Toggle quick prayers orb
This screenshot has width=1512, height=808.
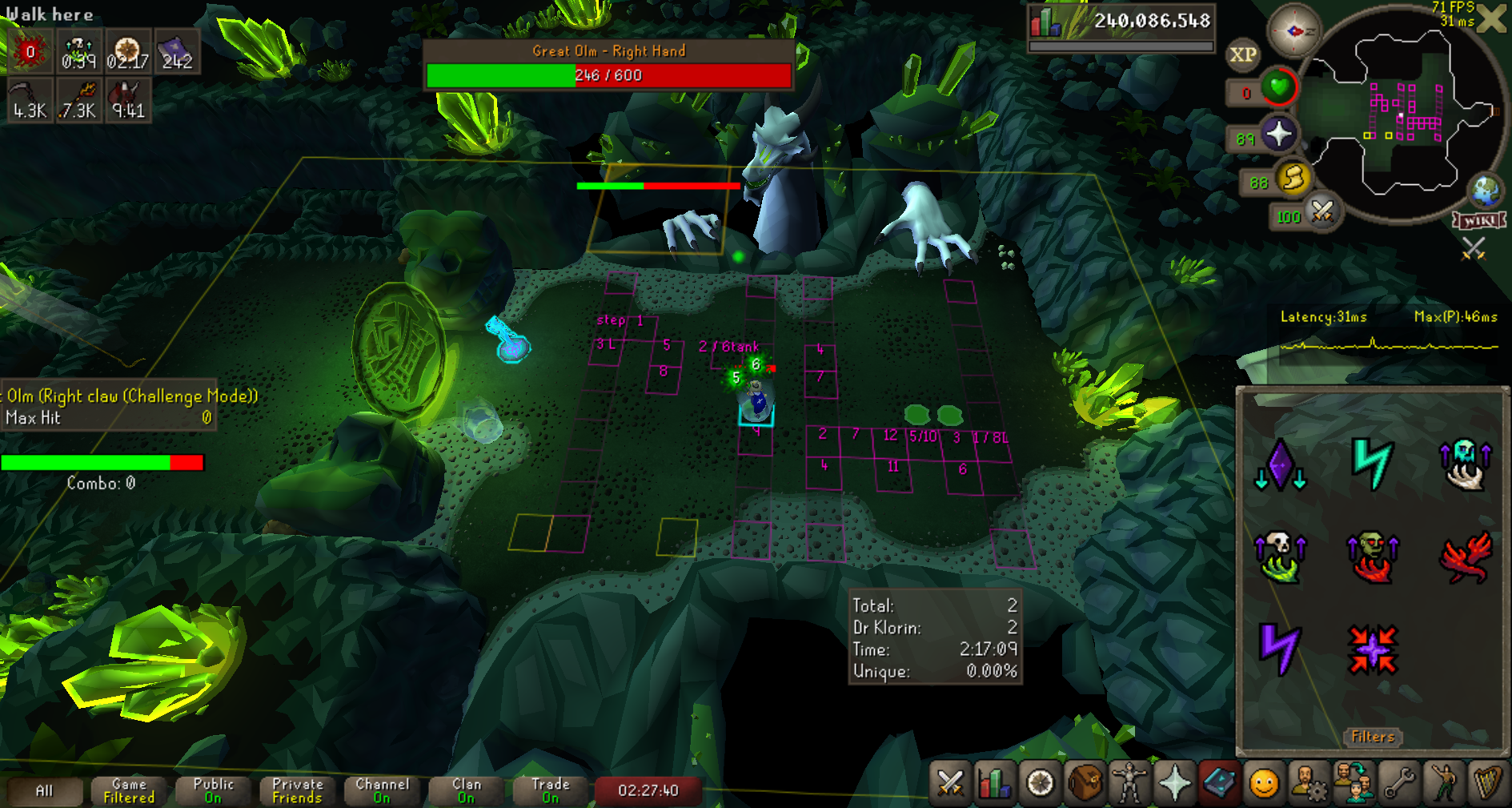tap(1278, 134)
